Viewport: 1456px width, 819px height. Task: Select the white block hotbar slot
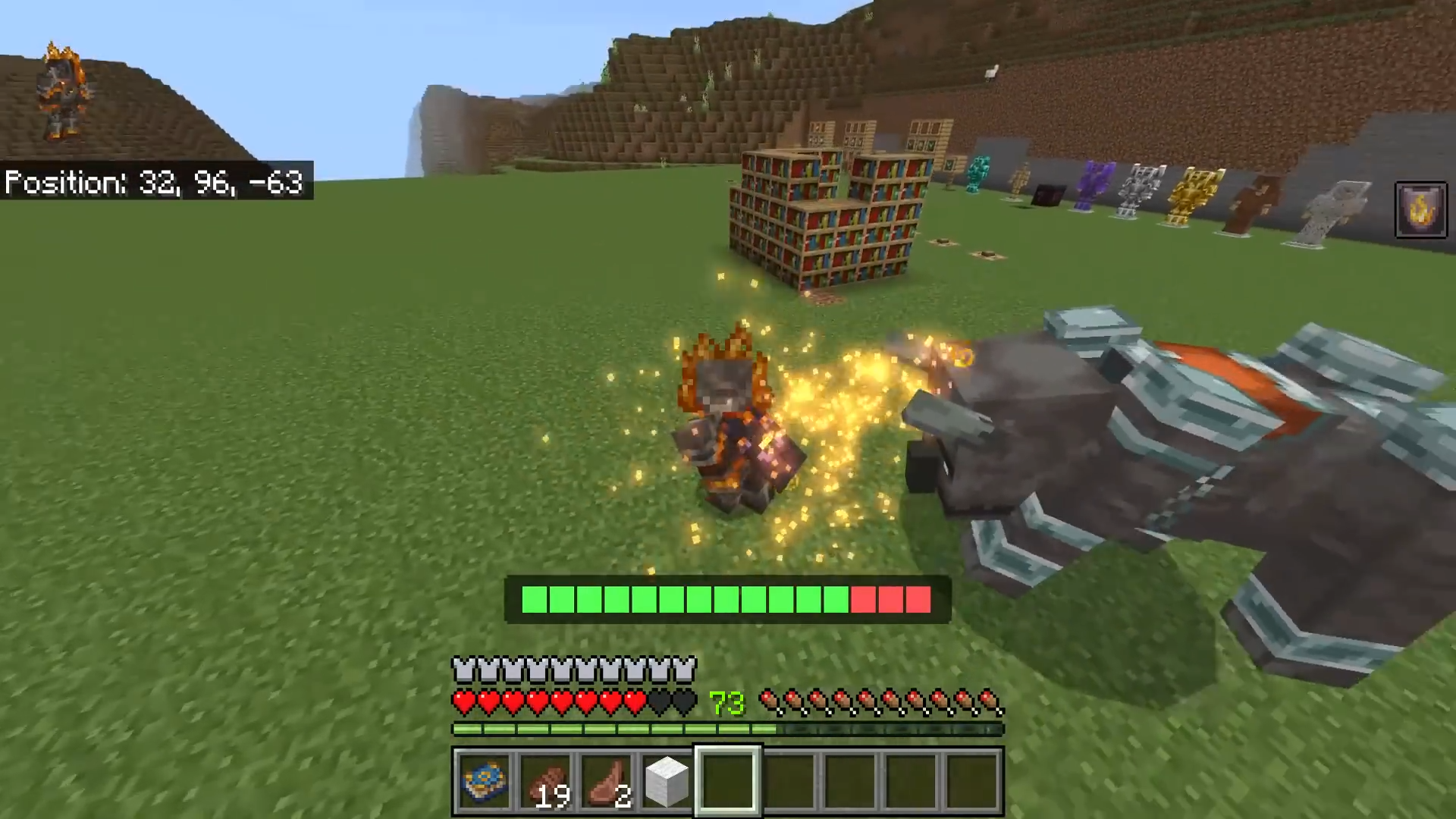(x=667, y=781)
